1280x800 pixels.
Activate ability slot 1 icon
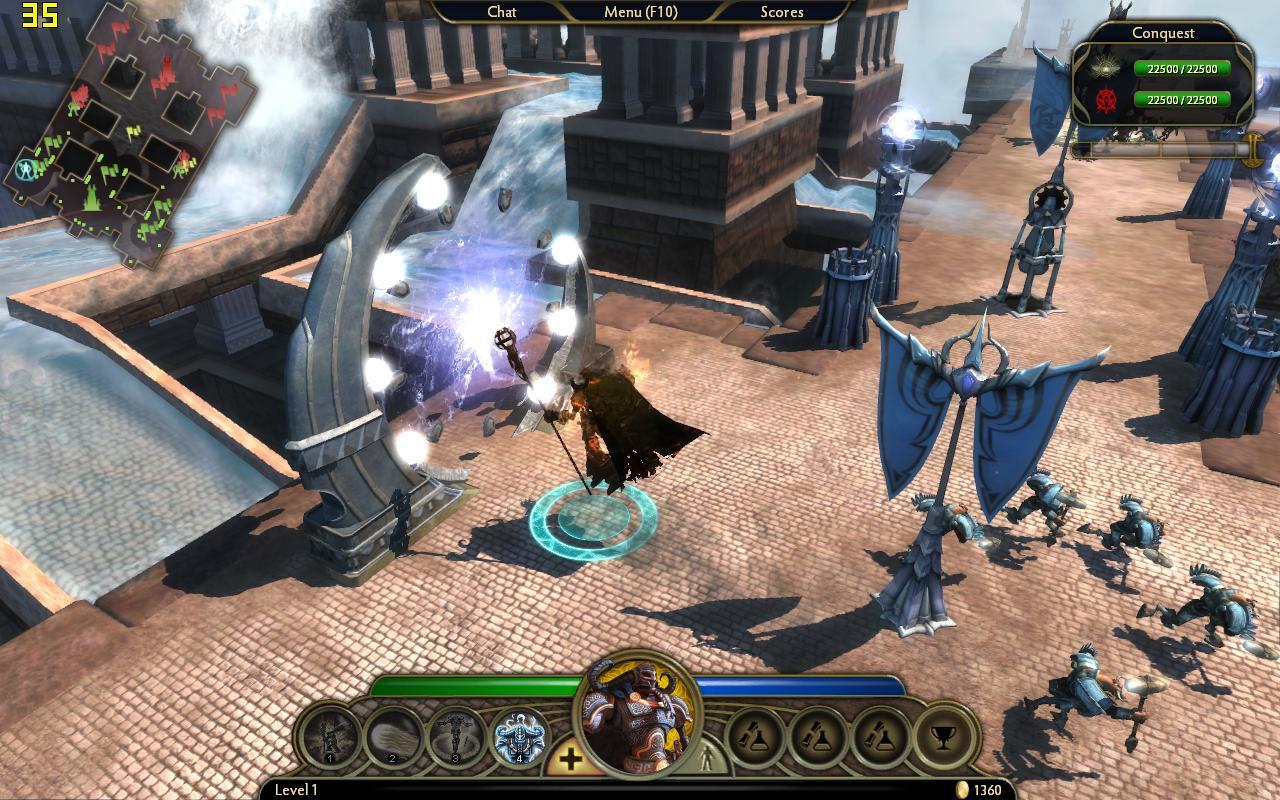330,738
